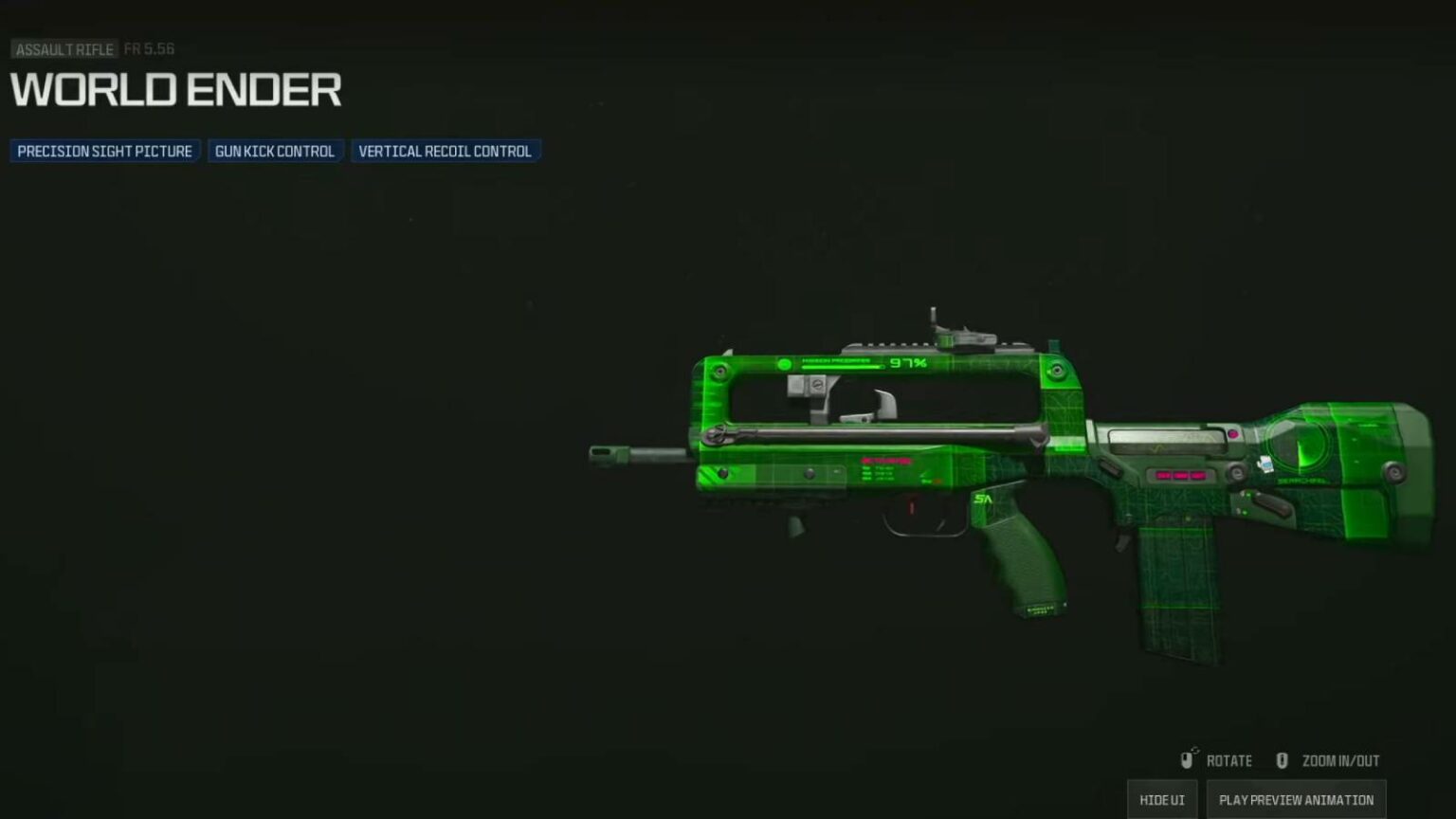Click the small blue chip icon near the stock
This screenshot has width=1456, height=819.
coord(1264,463)
